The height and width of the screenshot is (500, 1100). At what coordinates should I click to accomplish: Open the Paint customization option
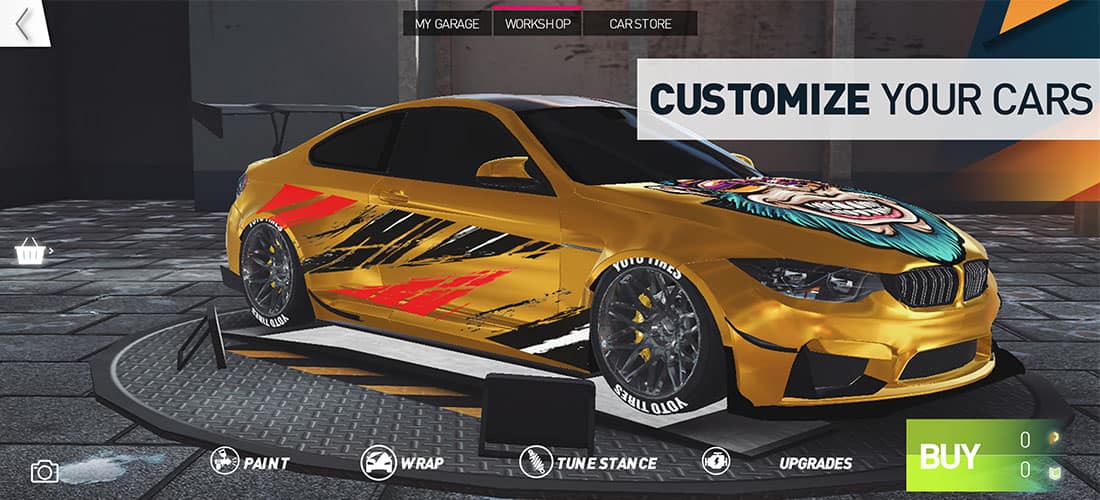(251, 463)
